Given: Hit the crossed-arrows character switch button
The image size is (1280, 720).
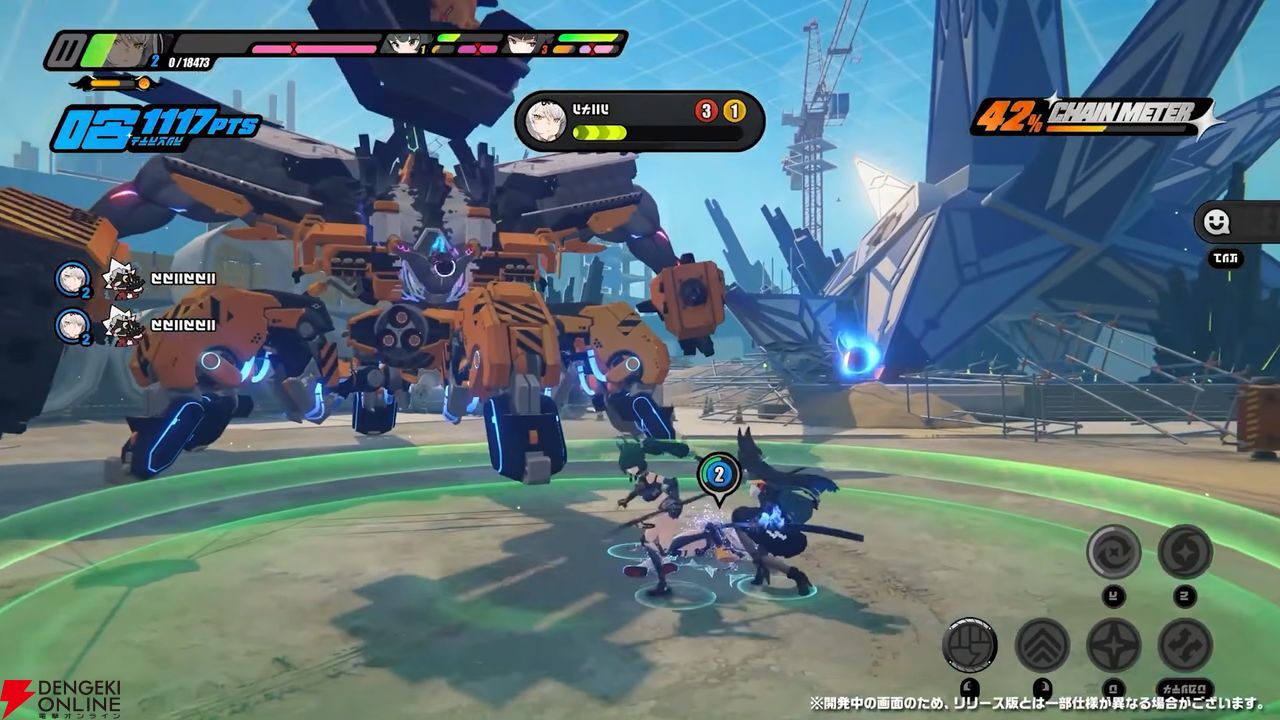Looking at the screenshot, I should click(x=1185, y=645).
